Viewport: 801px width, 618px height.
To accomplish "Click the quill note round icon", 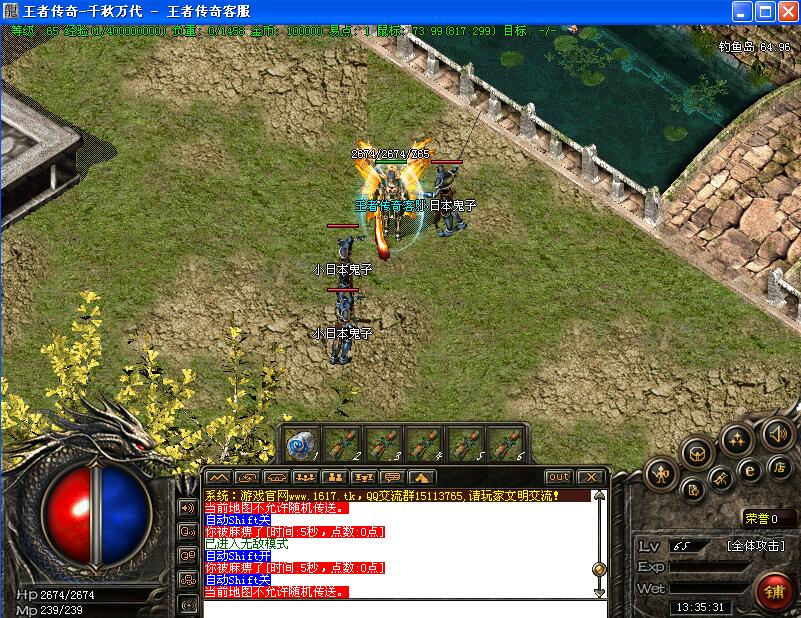I will coord(693,489).
